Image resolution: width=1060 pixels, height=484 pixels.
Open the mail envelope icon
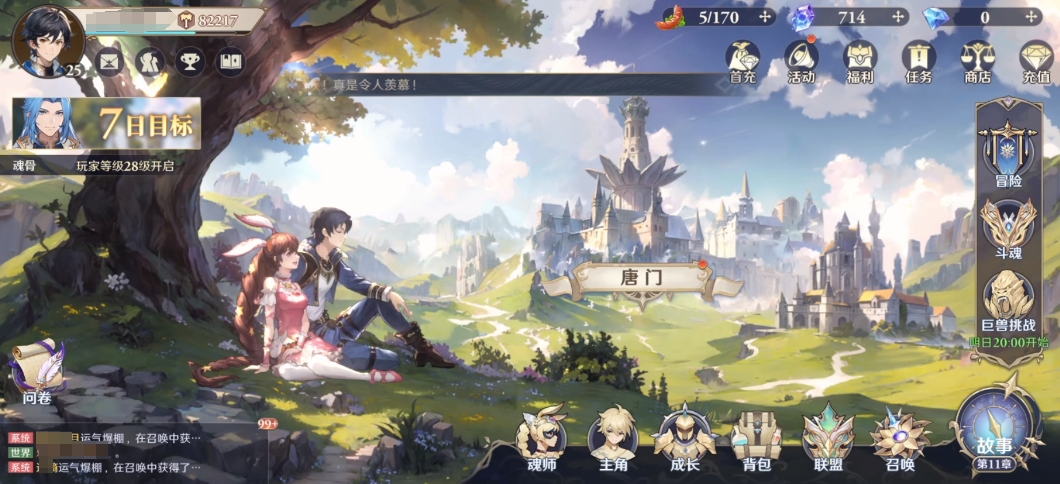(109, 61)
